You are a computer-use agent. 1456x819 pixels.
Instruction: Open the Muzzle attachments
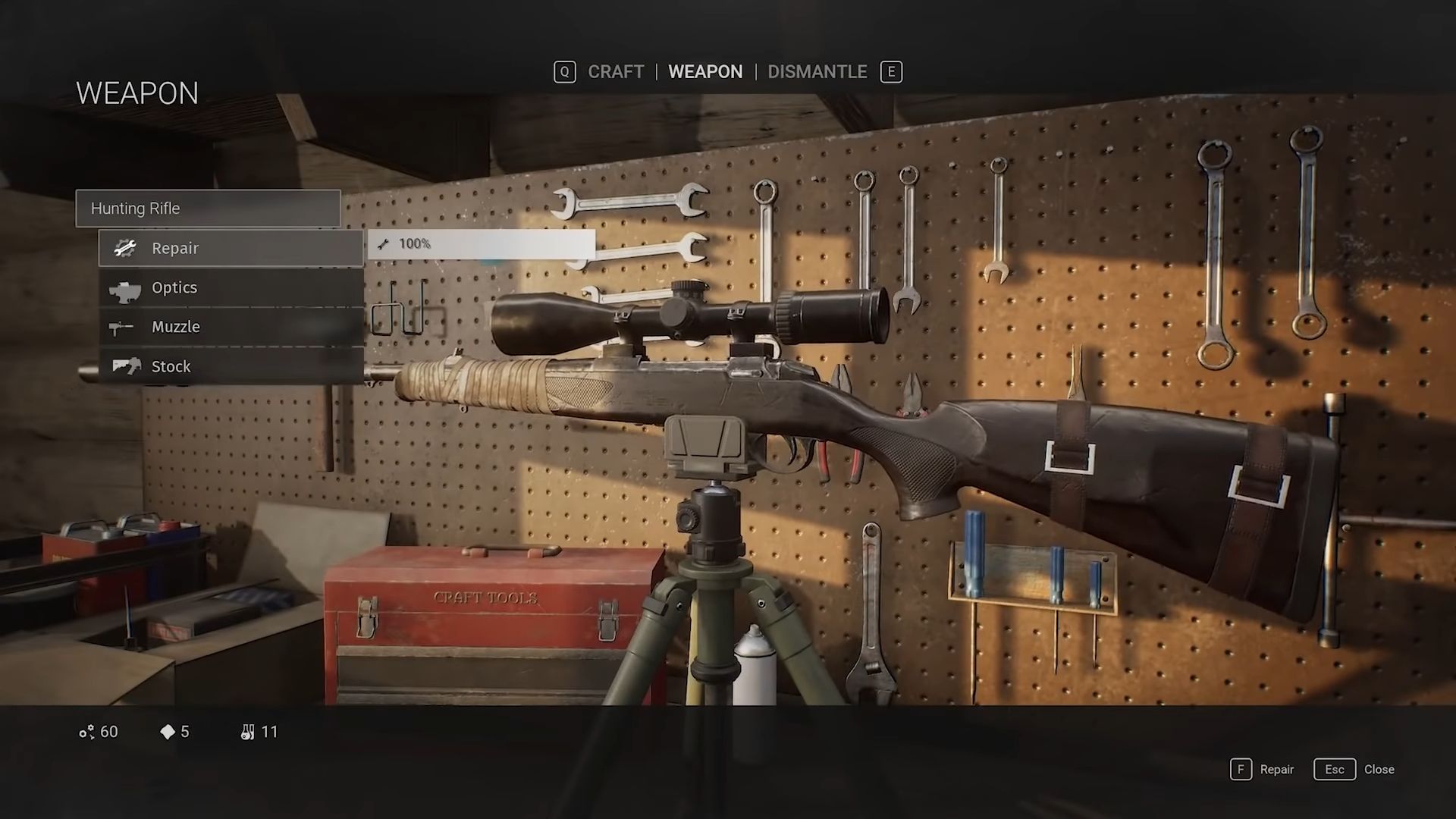pos(231,327)
